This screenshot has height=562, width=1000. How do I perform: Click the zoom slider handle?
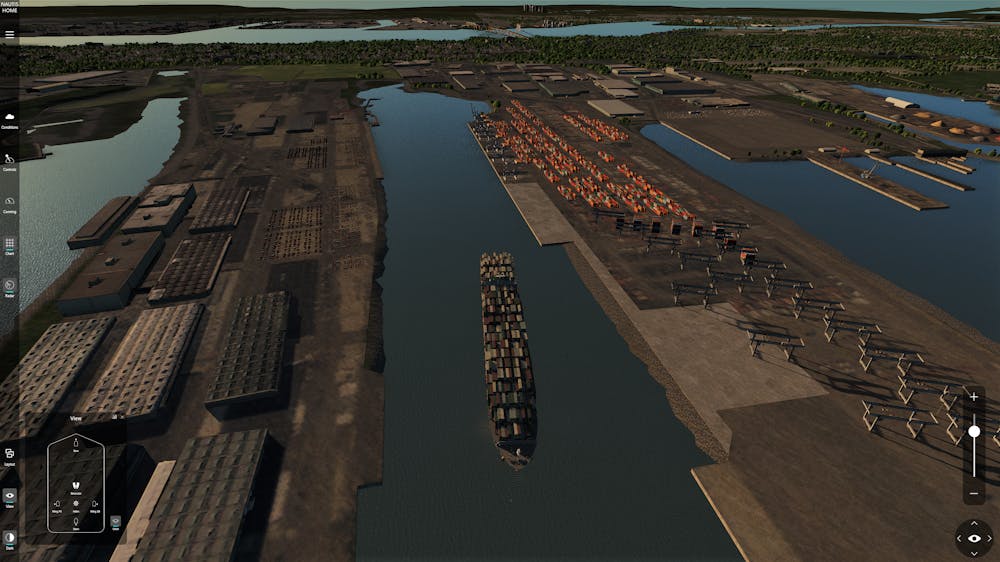(x=974, y=432)
